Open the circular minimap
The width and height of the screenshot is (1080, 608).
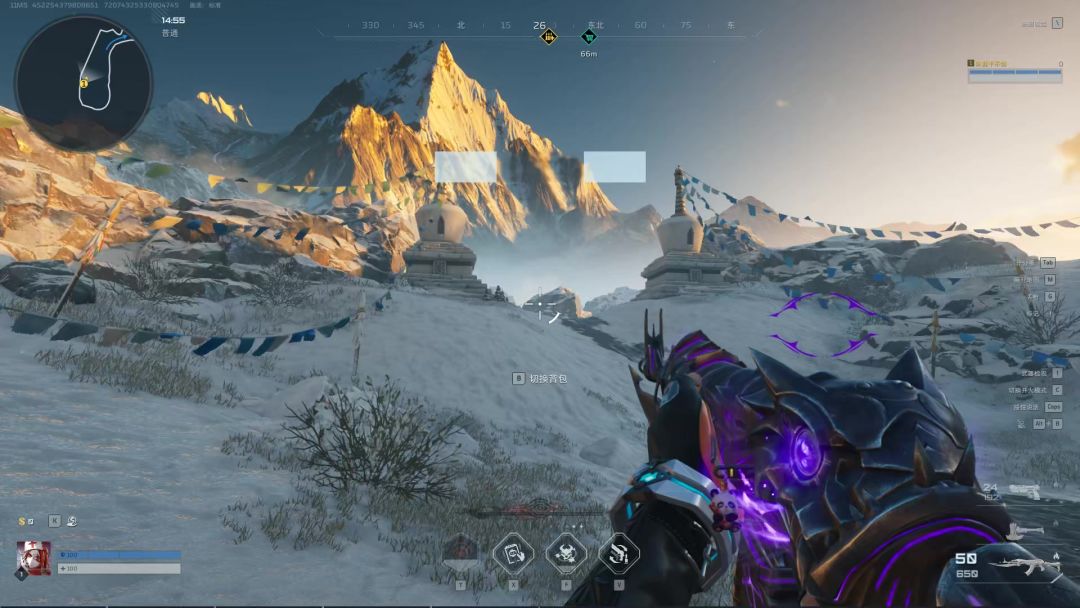[83, 82]
